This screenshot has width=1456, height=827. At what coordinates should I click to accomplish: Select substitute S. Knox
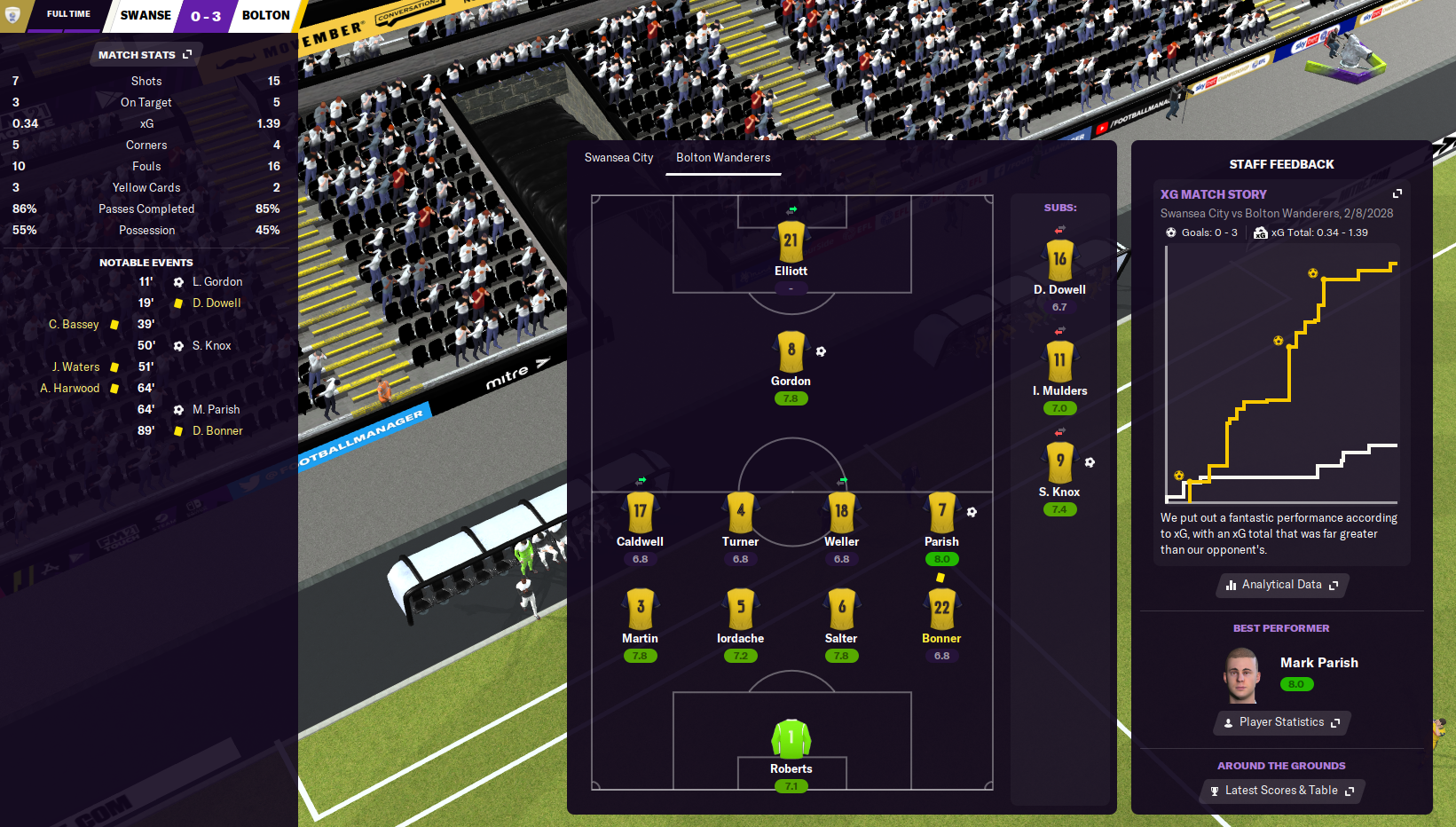click(x=1059, y=462)
